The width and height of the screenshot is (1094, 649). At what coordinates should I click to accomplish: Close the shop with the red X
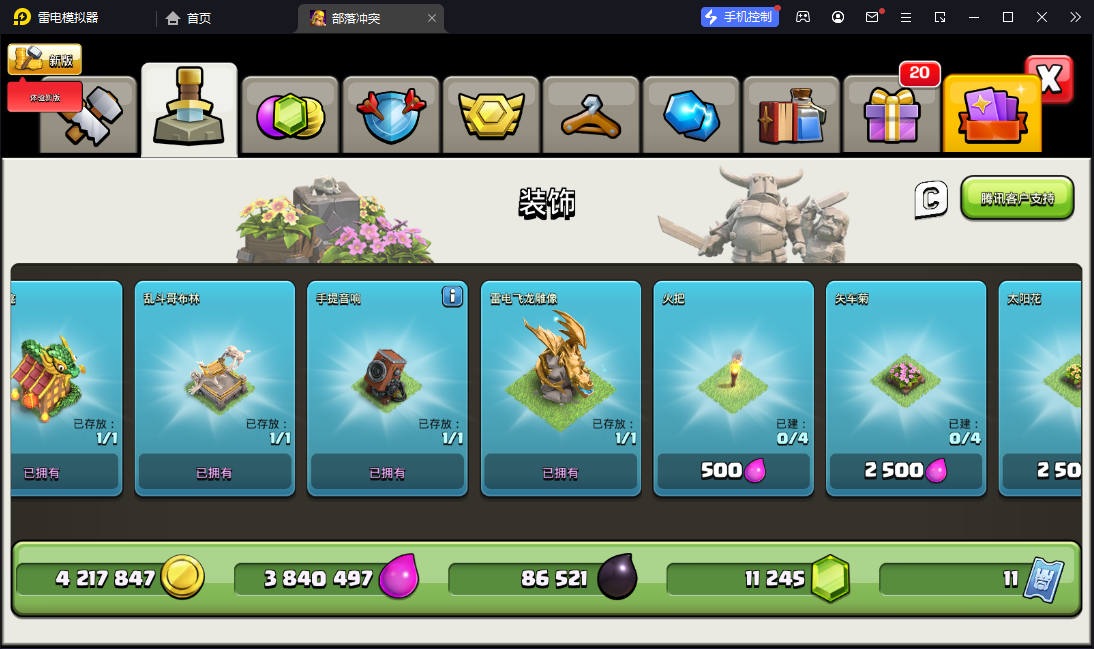point(1050,80)
